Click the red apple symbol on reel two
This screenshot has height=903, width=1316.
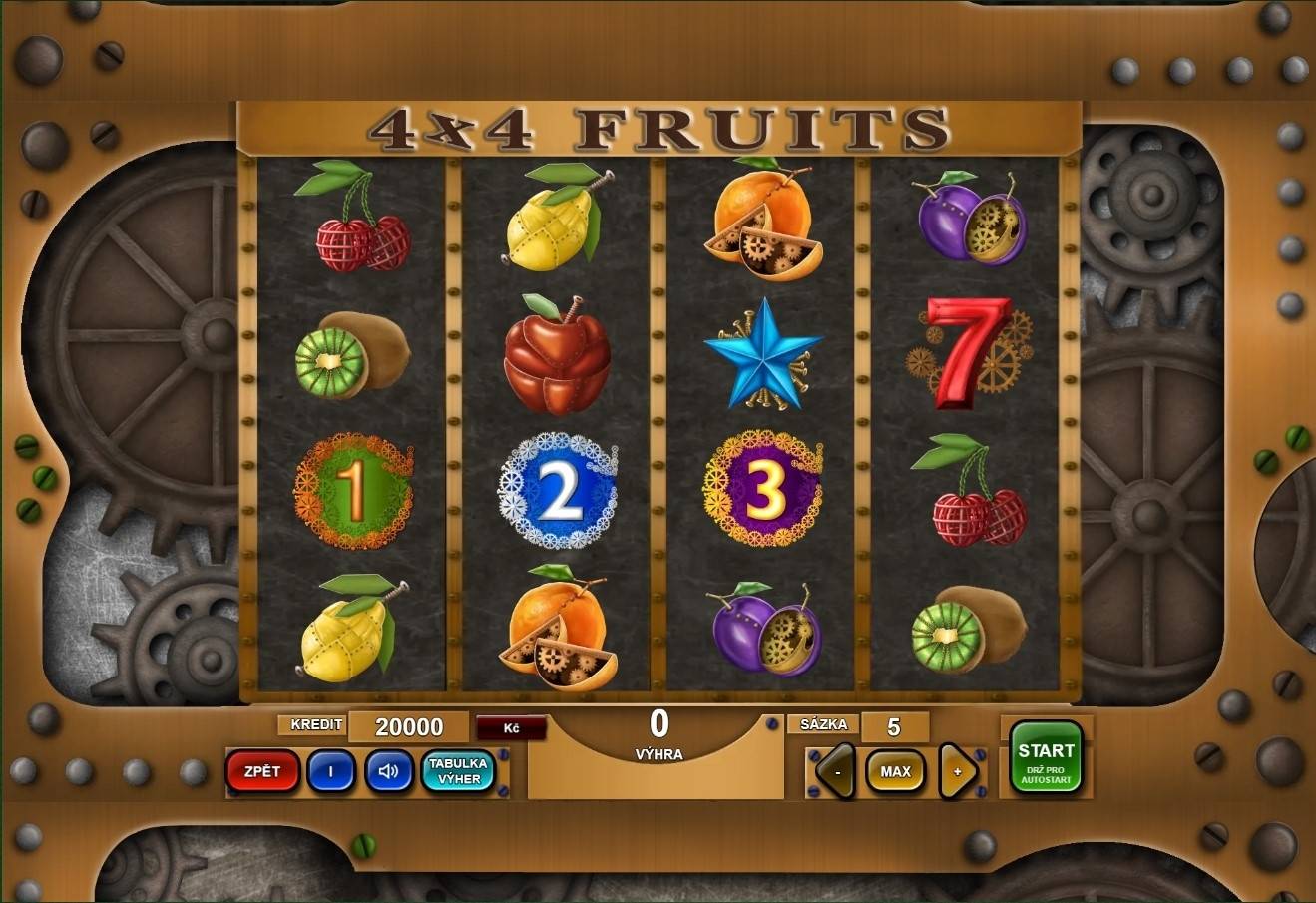point(556,364)
